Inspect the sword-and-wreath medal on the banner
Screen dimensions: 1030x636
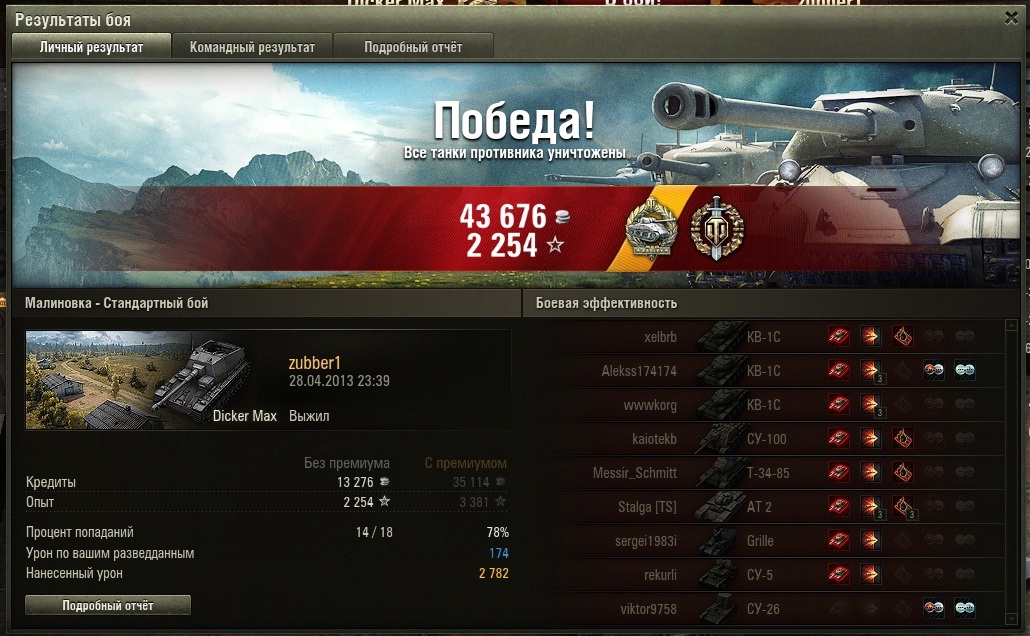[717, 228]
